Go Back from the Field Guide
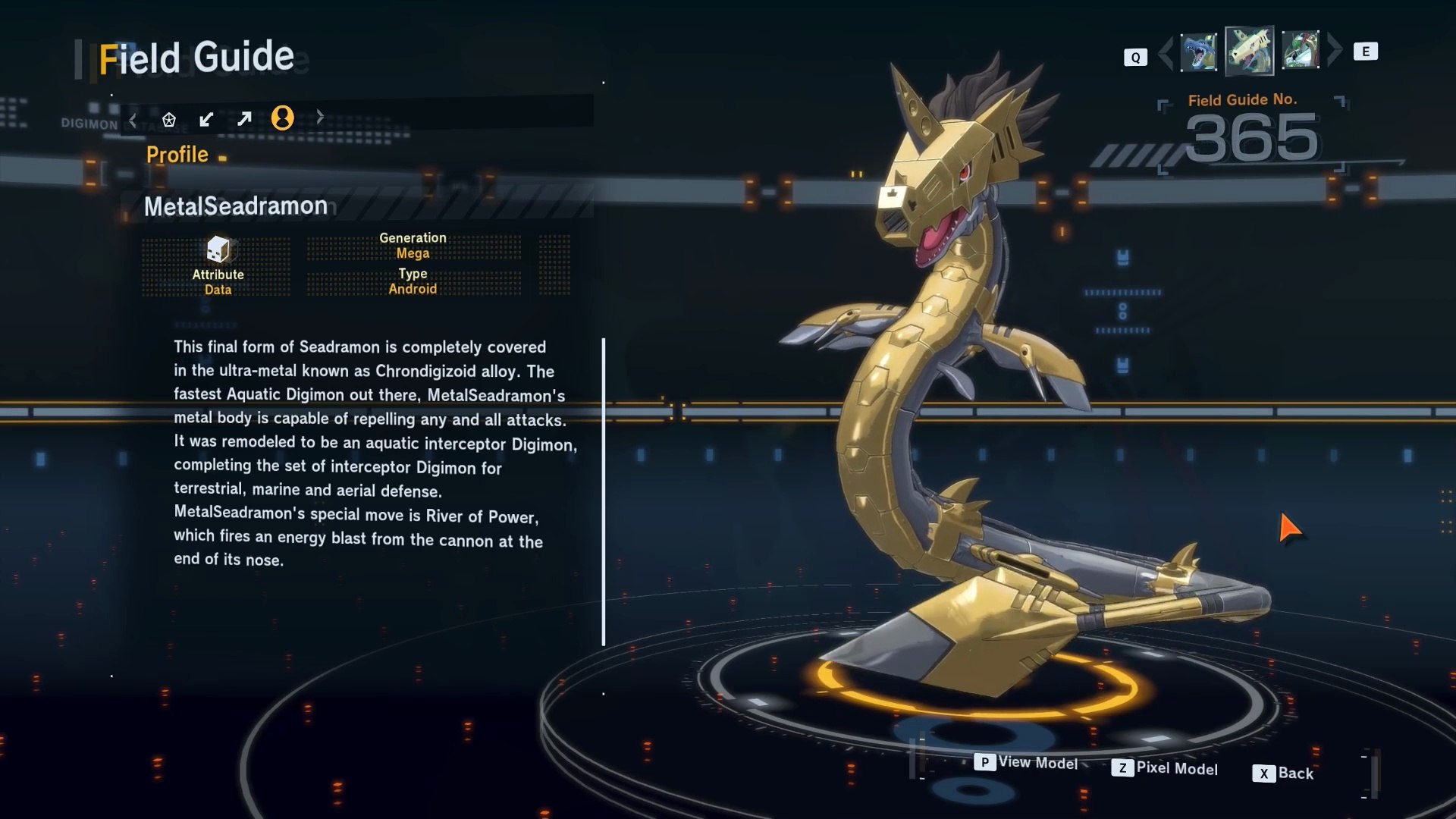Image resolution: width=1456 pixels, height=819 pixels. click(x=1283, y=773)
